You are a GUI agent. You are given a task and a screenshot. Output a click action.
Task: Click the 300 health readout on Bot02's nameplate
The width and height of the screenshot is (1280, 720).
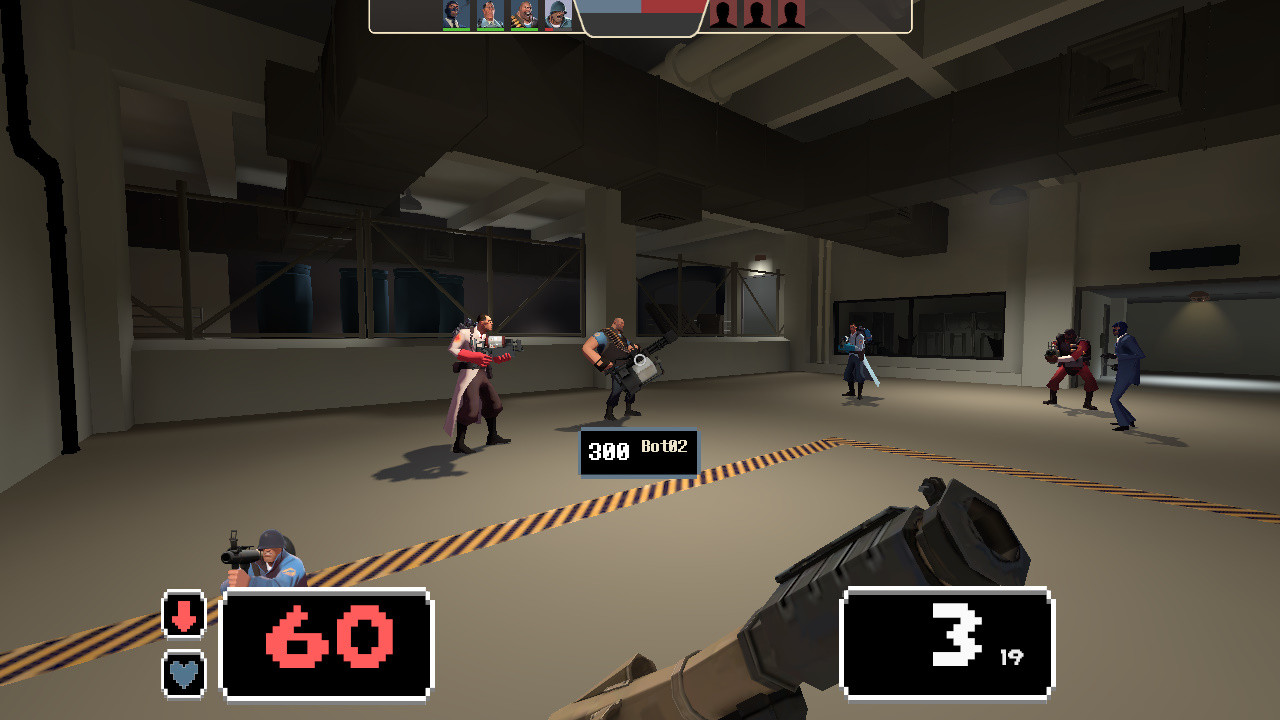point(607,453)
